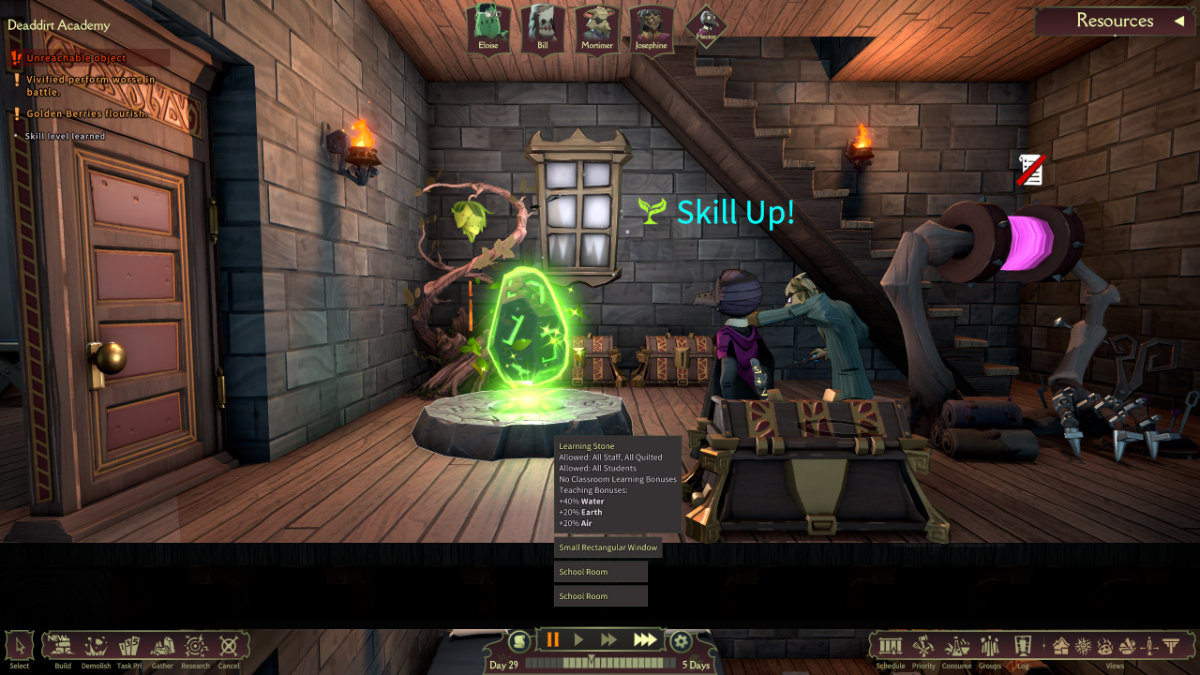Open the Research menu

[196, 647]
